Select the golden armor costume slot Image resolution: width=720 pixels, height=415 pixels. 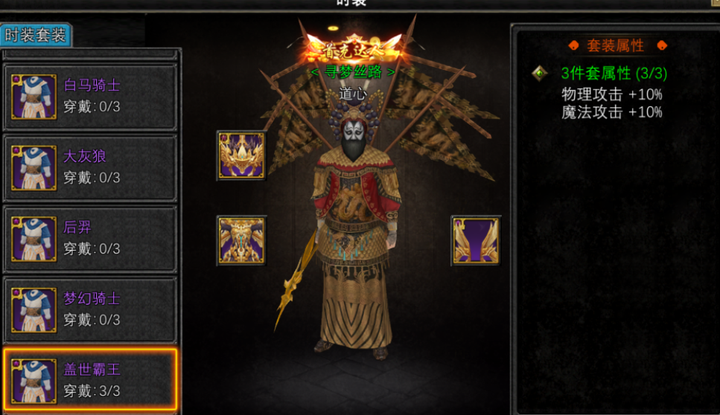pos(241,240)
